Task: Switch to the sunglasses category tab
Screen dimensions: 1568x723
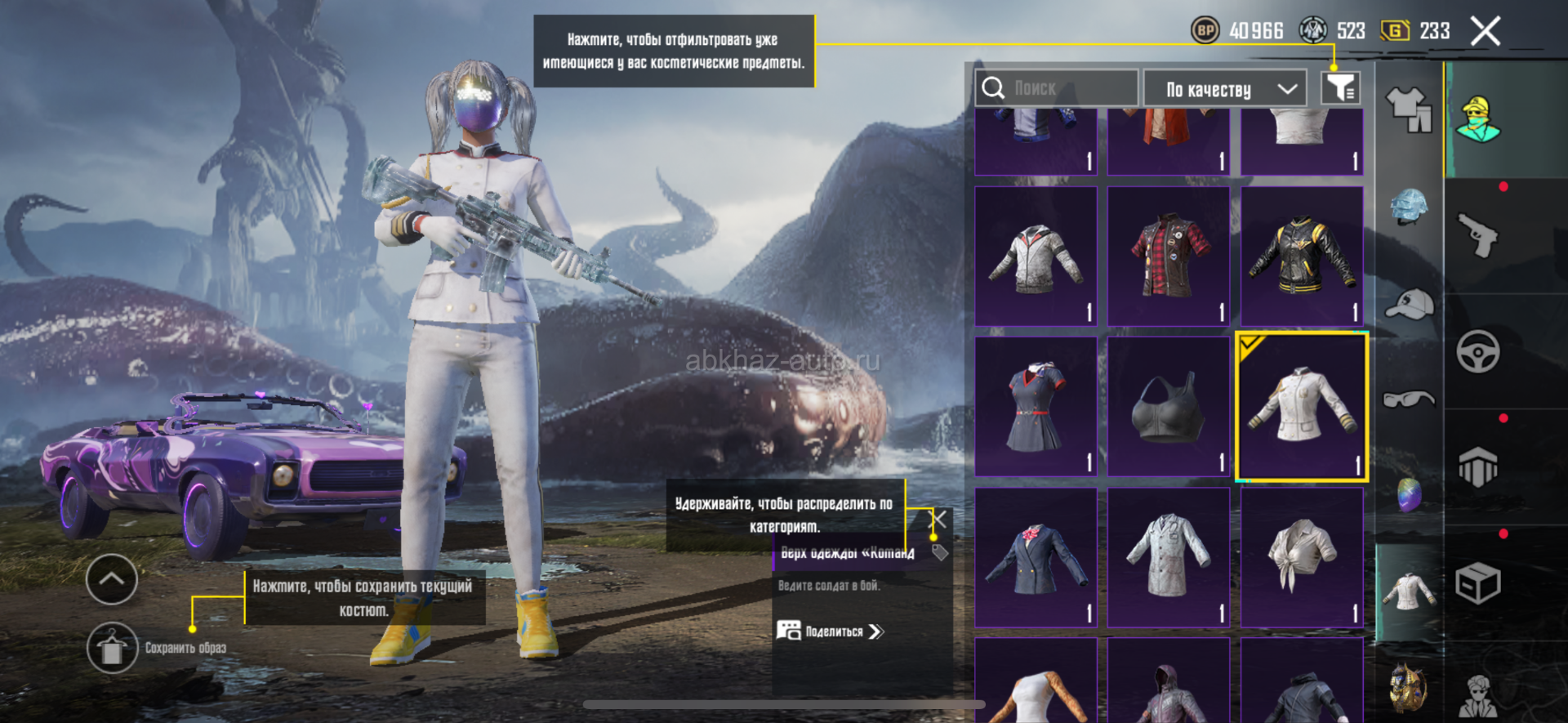Action: point(1409,399)
